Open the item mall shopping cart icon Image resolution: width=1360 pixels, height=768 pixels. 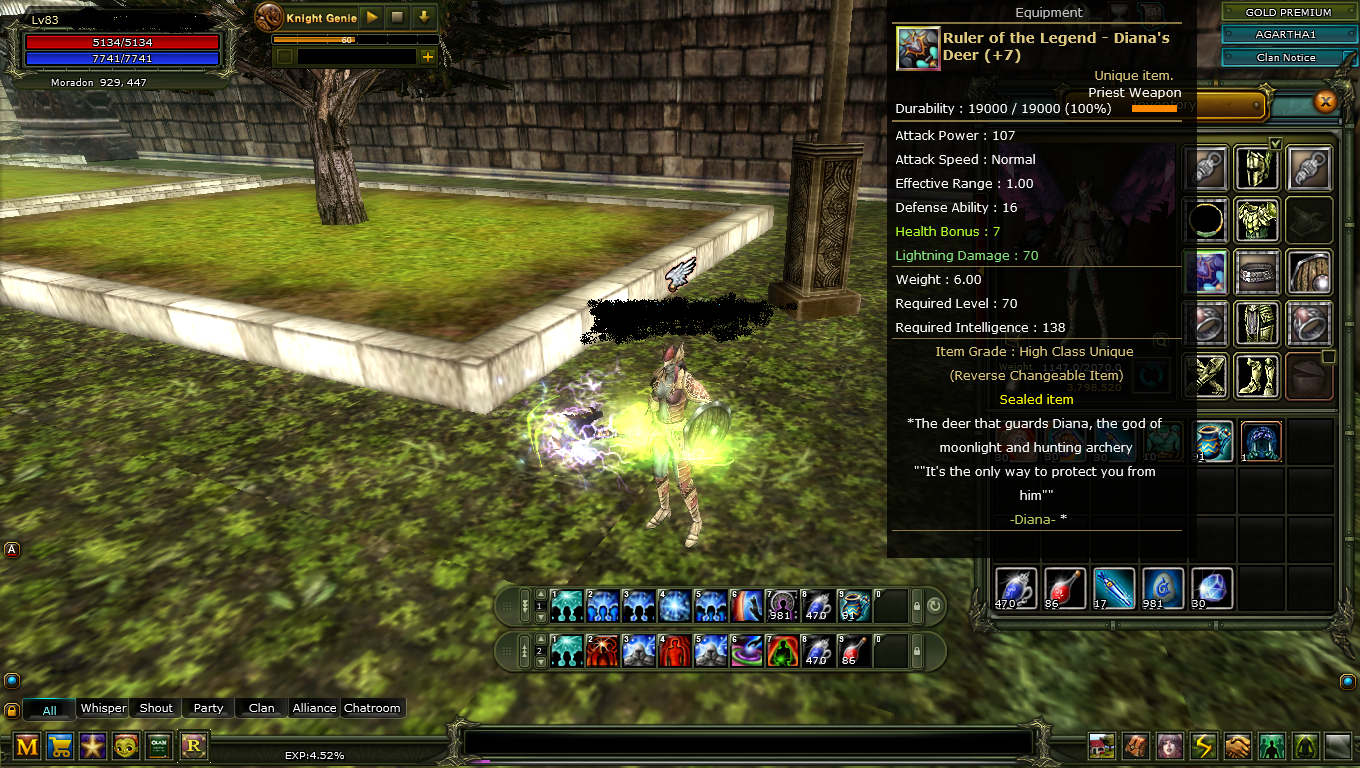pos(60,746)
